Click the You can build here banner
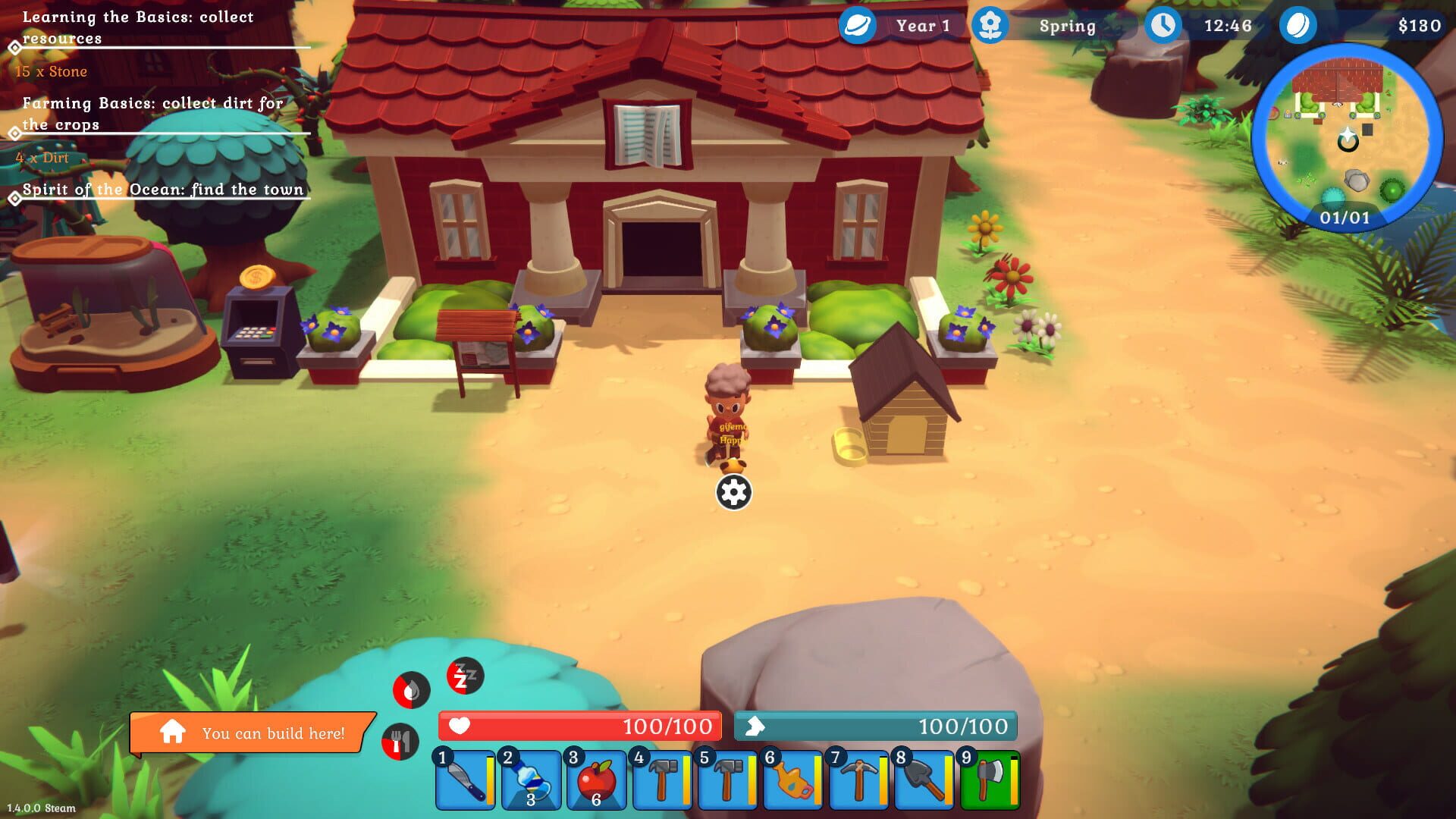The width and height of the screenshot is (1456, 819). tap(250, 733)
